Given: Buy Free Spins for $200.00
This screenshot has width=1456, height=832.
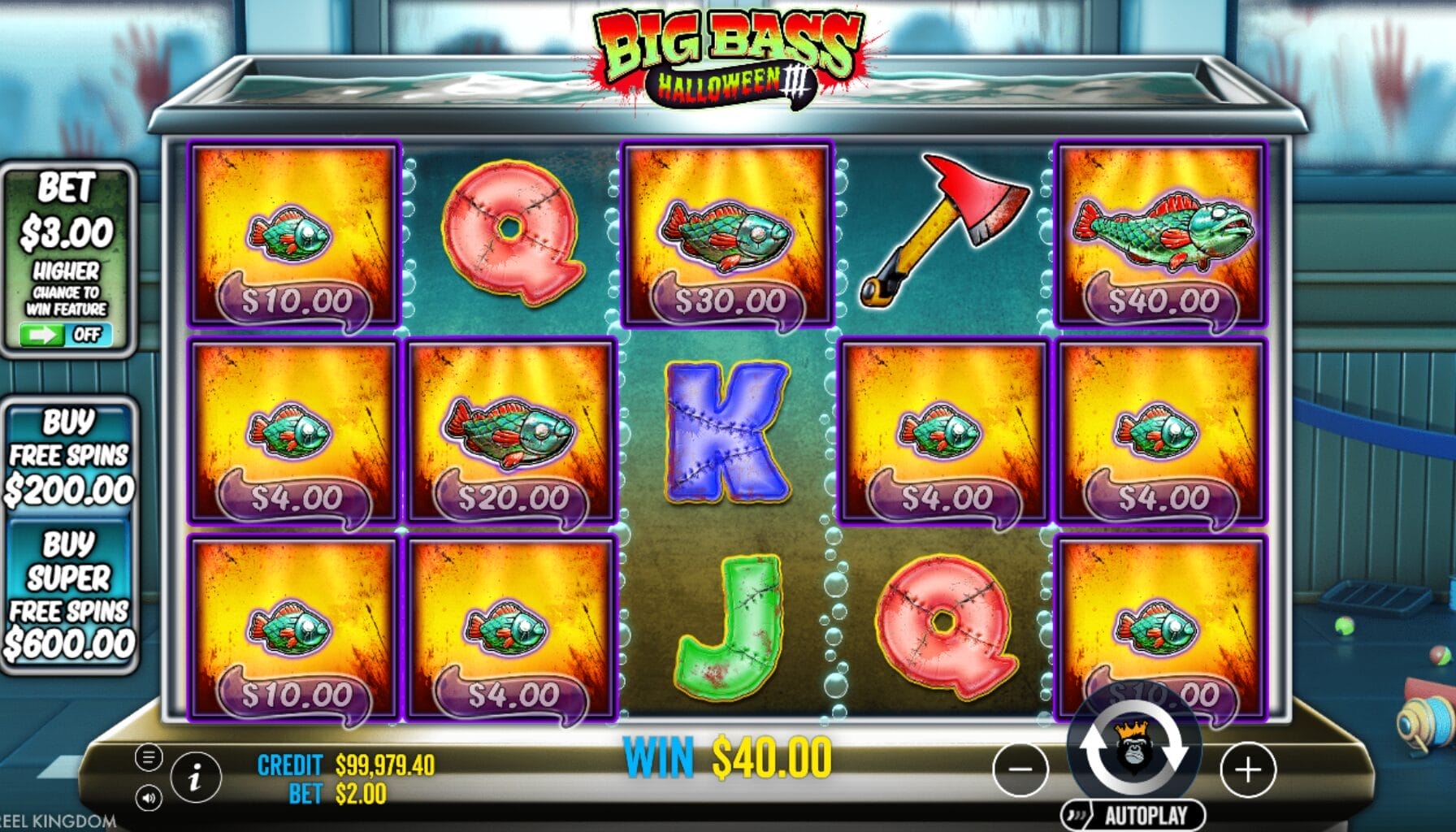Looking at the screenshot, I should click(x=69, y=456).
